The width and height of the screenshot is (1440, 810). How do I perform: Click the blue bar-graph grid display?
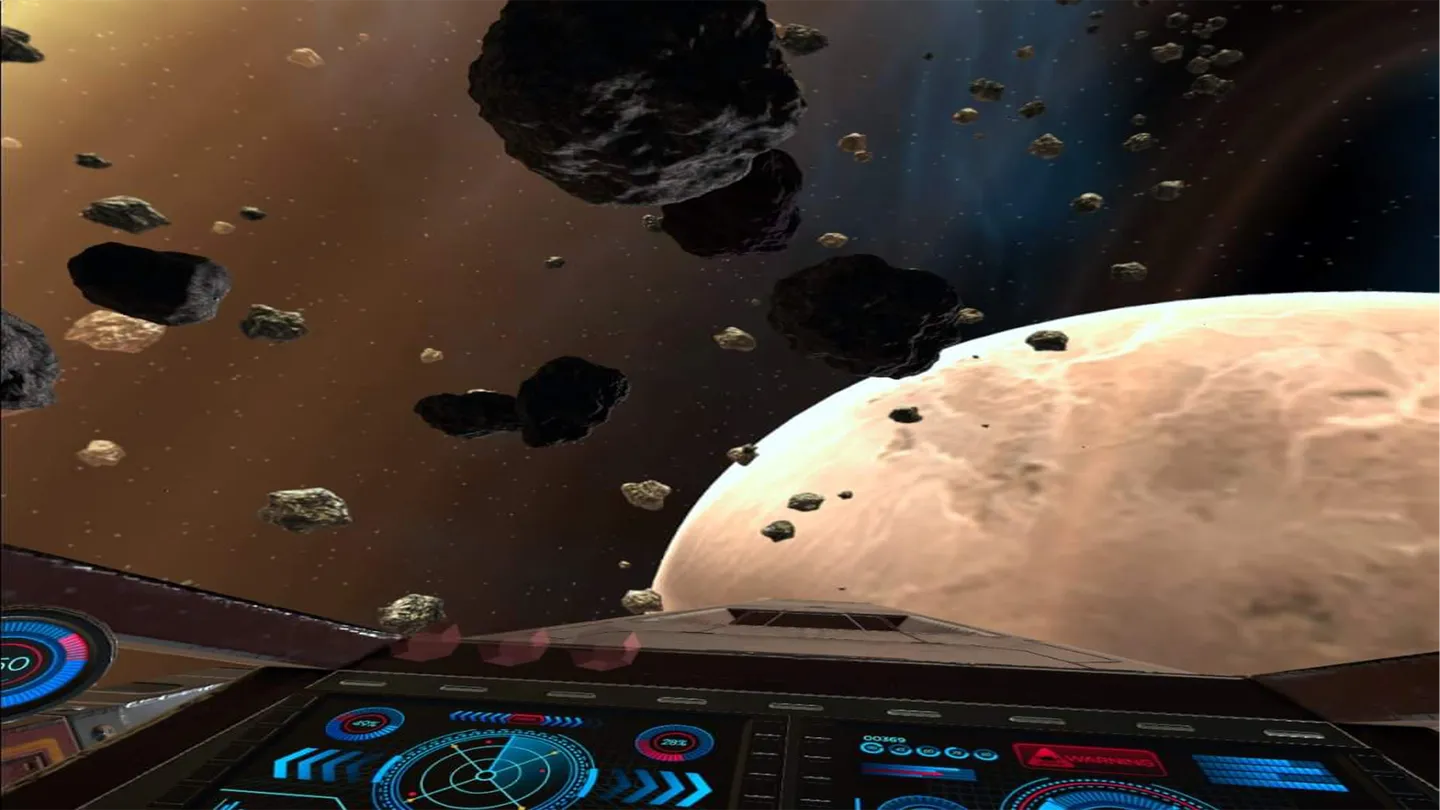point(1270,772)
